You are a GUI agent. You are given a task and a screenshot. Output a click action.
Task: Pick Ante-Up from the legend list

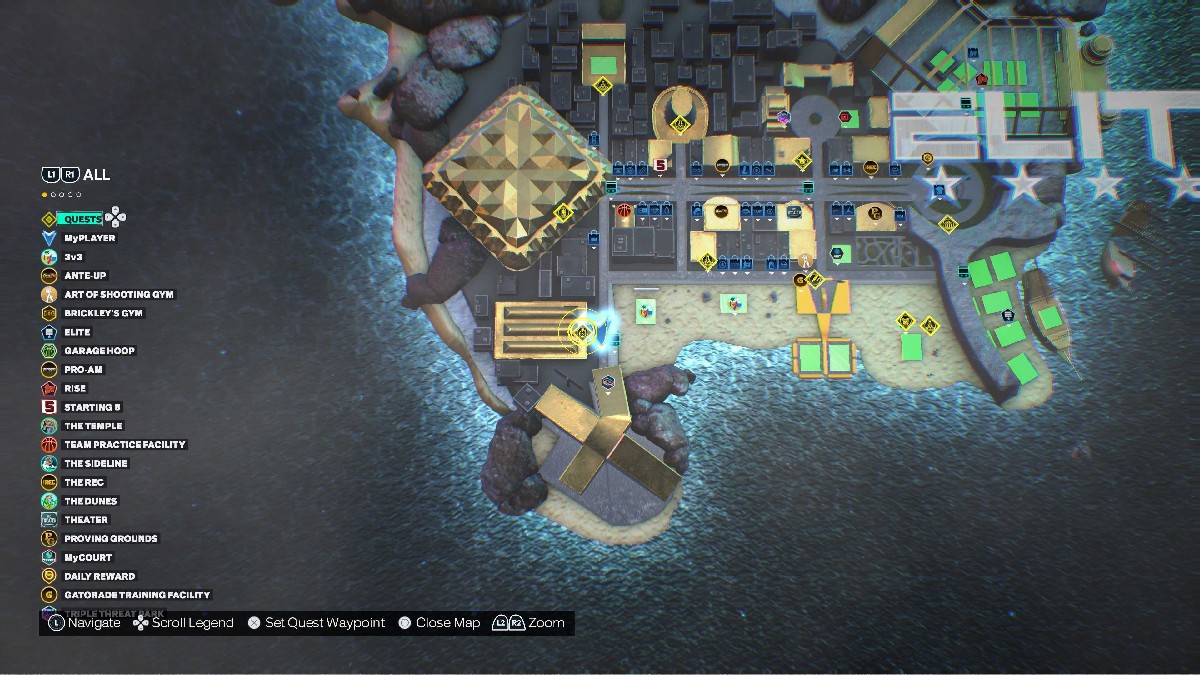[85, 275]
